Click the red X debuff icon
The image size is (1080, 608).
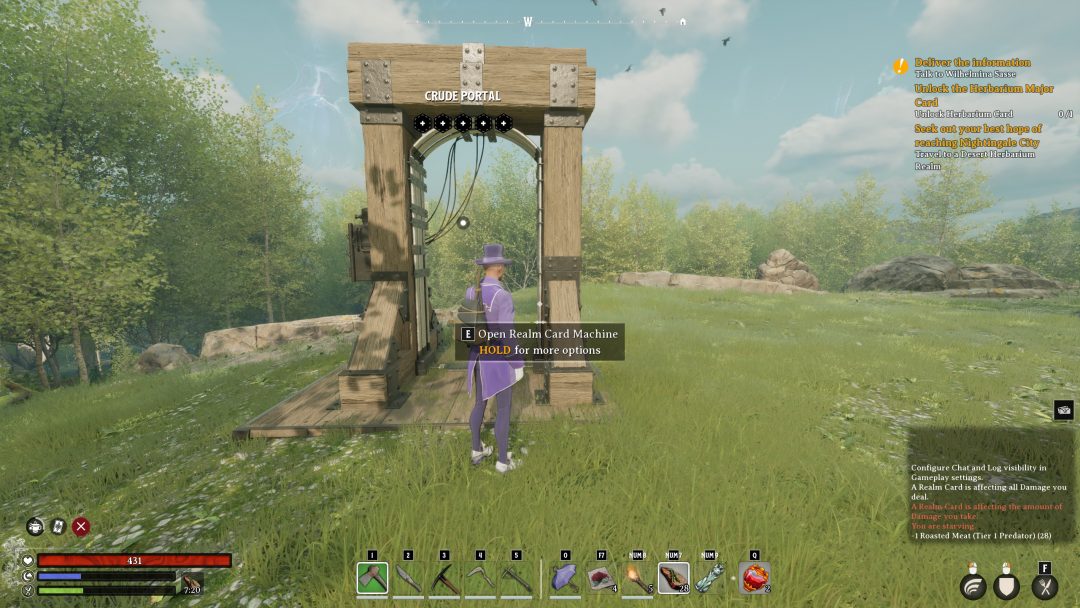(x=81, y=526)
